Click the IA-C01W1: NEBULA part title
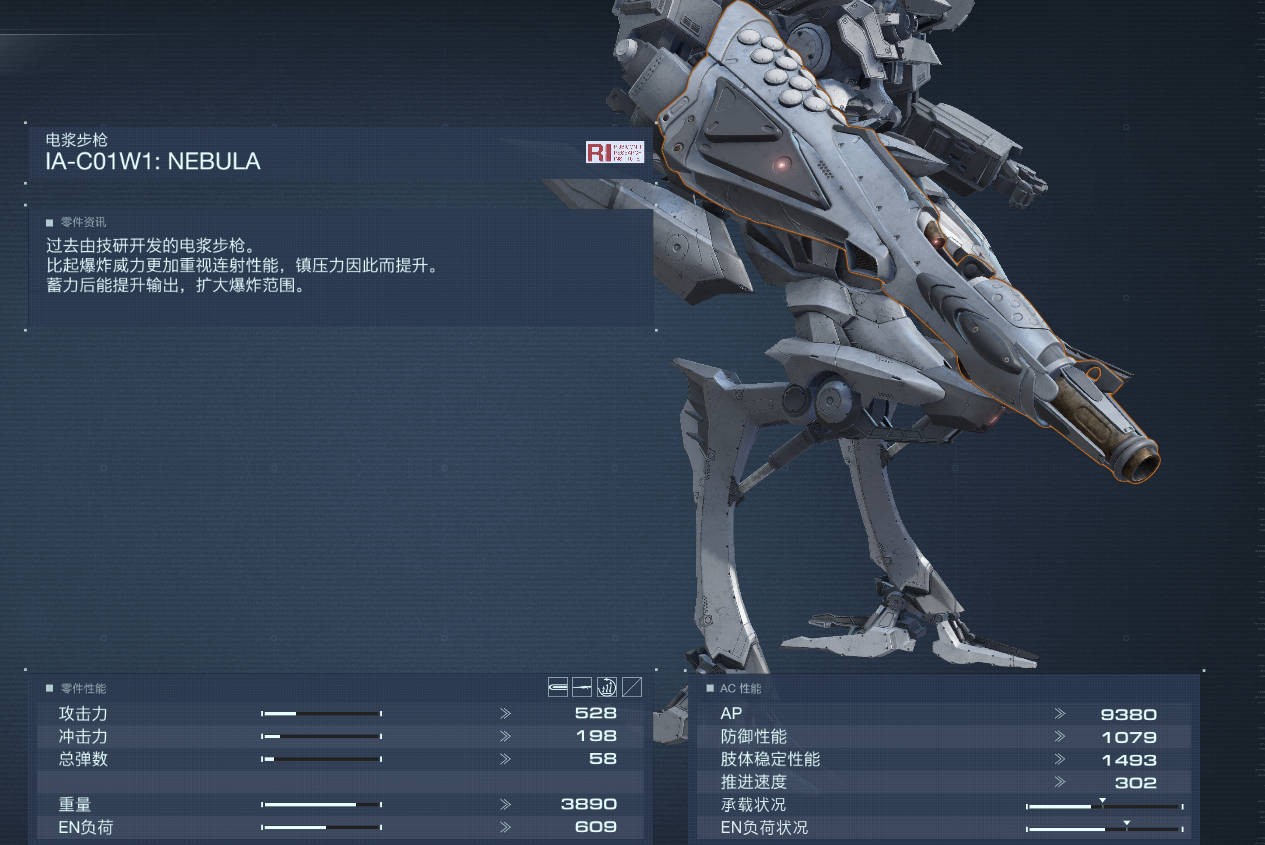The width and height of the screenshot is (1265, 845). 153,162
